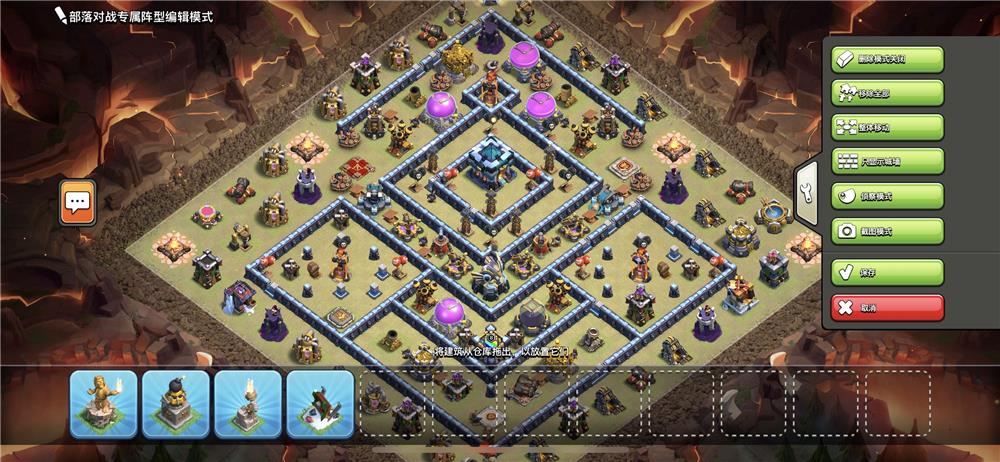Open screenshot mode (截图模式)
The height and width of the screenshot is (462, 1000).
point(886,231)
